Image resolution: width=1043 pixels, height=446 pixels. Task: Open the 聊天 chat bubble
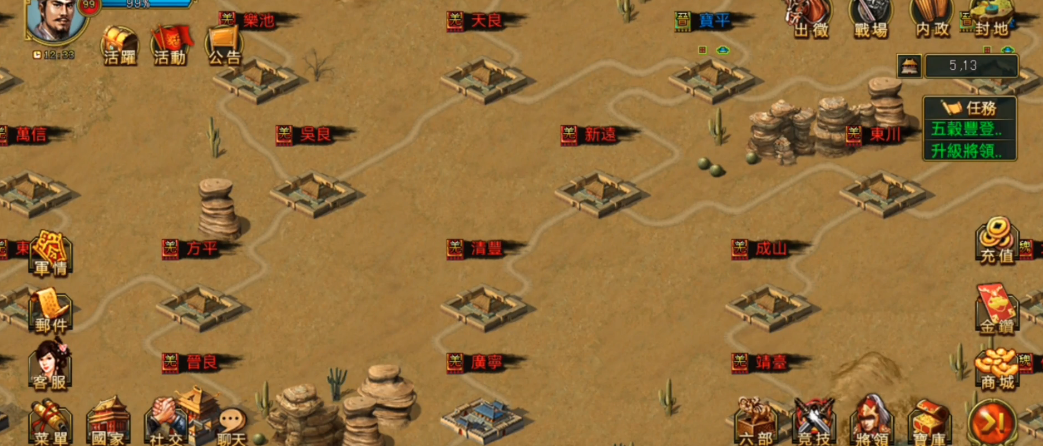pyautogui.click(x=232, y=425)
